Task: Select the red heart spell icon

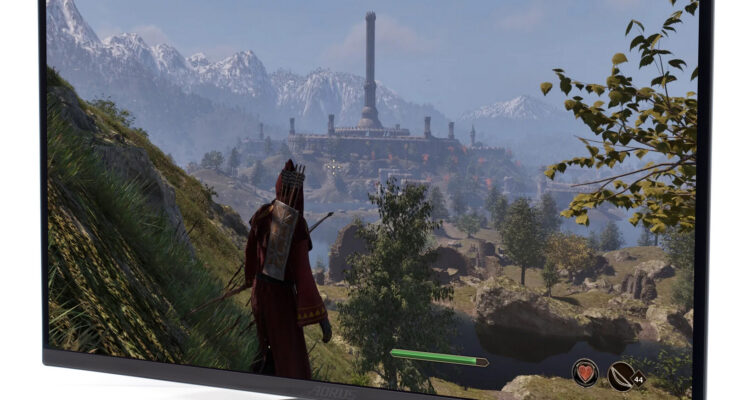Action: click(x=584, y=373)
